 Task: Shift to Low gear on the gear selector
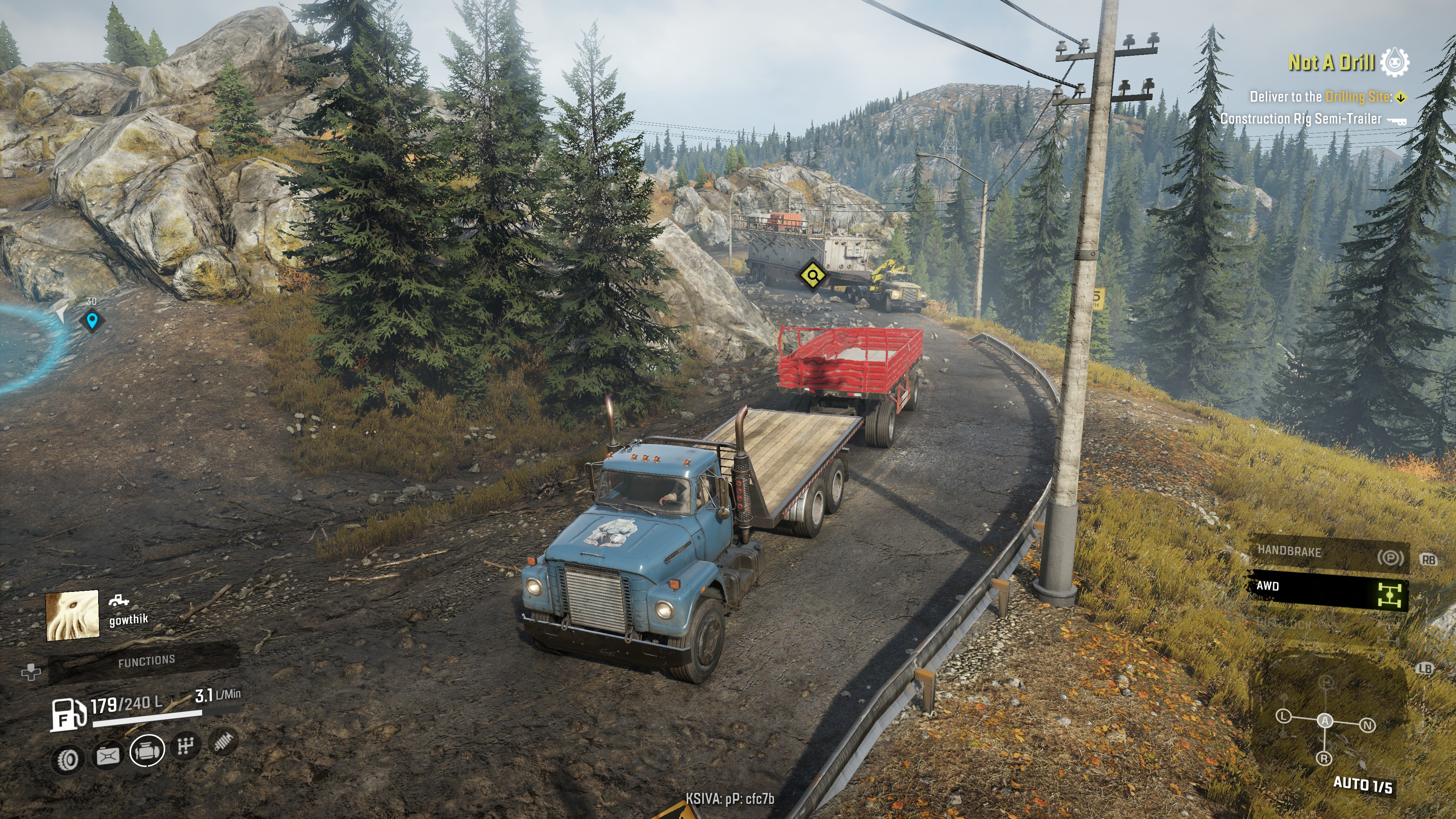click(1283, 716)
